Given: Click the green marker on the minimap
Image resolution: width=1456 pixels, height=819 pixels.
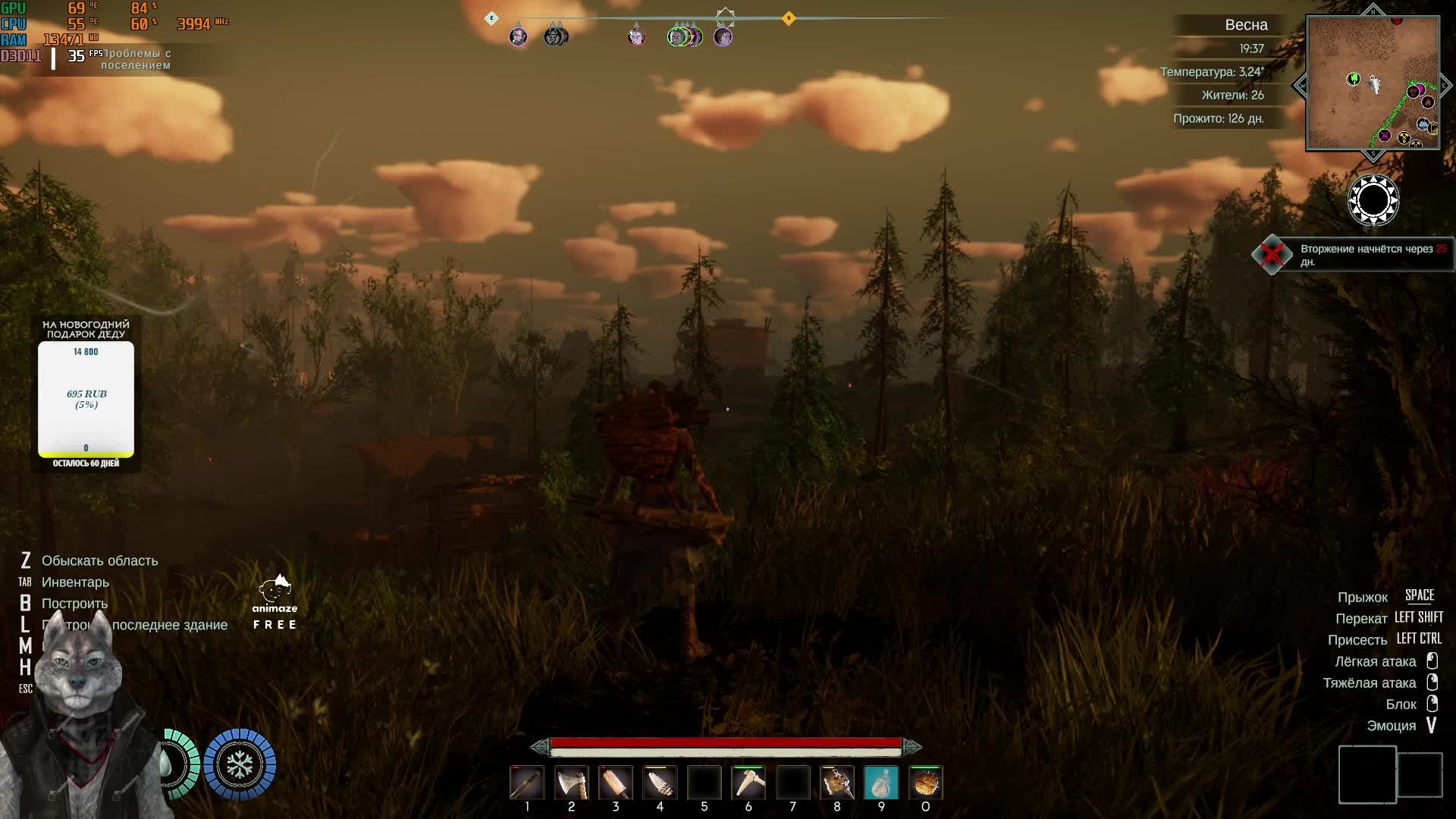Looking at the screenshot, I should pos(1353,79).
